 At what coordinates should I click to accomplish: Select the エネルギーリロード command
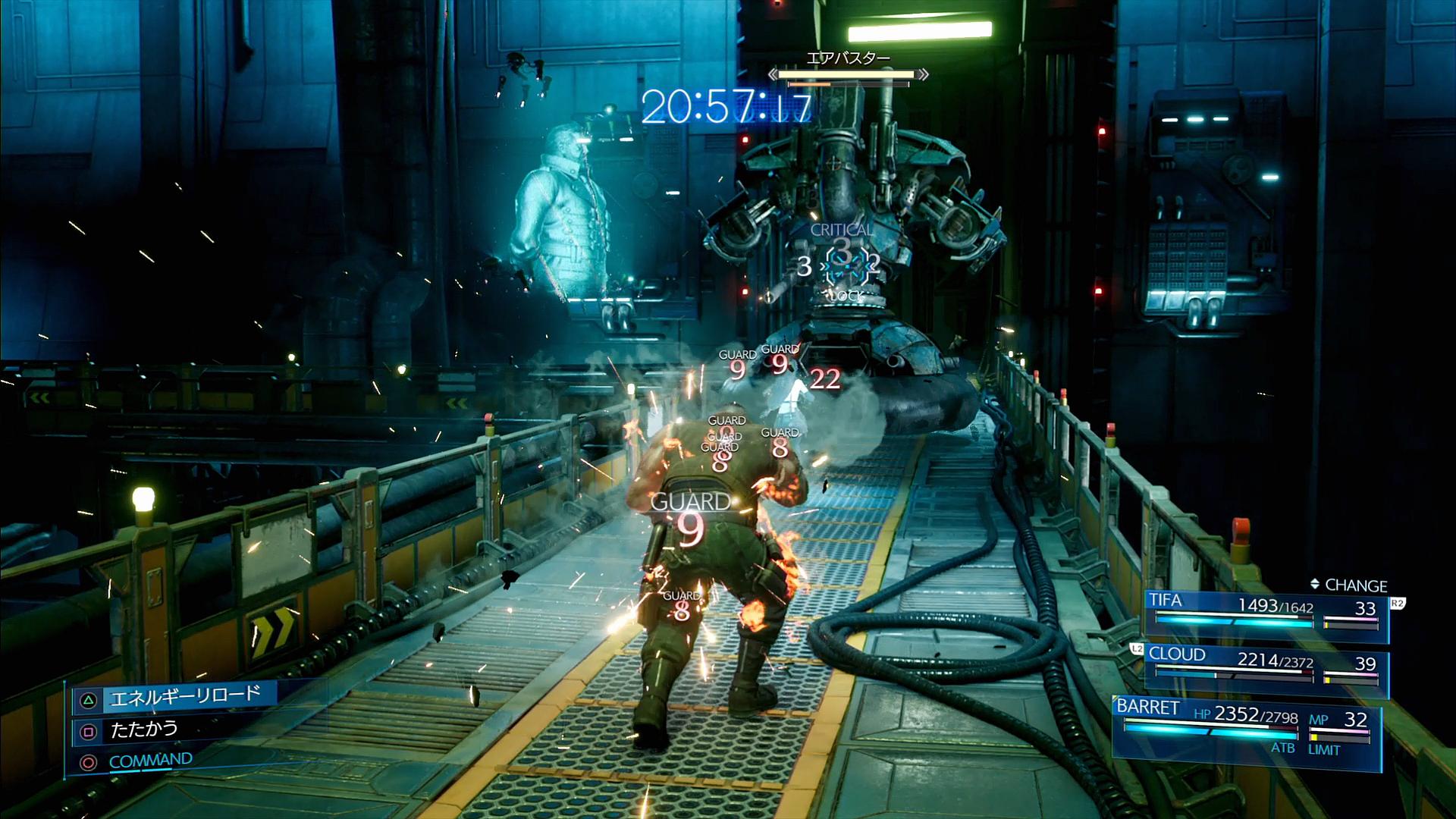coord(184,697)
